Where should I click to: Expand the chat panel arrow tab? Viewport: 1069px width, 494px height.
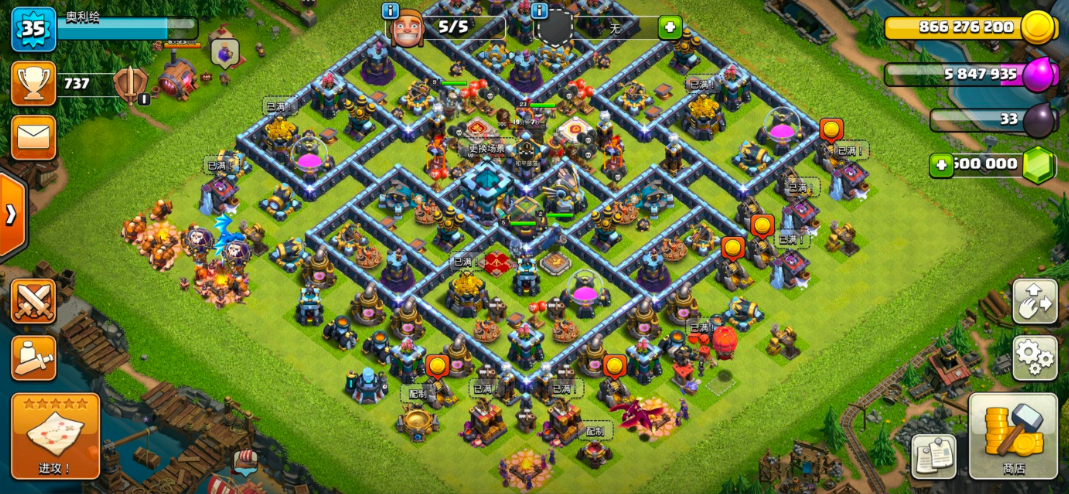pyautogui.click(x=10, y=215)
